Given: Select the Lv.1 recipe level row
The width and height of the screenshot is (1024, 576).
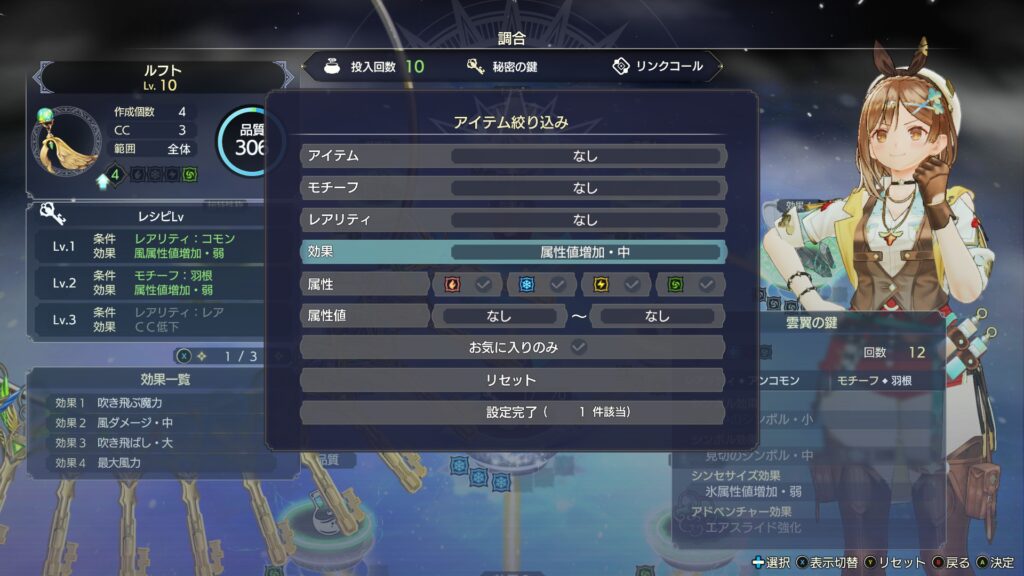Looking at the screenshot, I should (x=150, y=246).
